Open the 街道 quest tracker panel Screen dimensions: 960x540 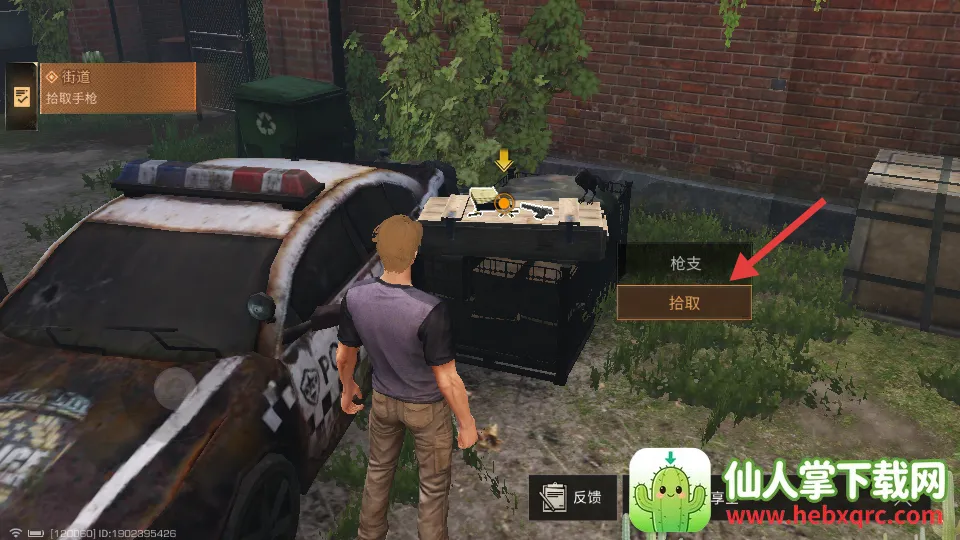118,87
